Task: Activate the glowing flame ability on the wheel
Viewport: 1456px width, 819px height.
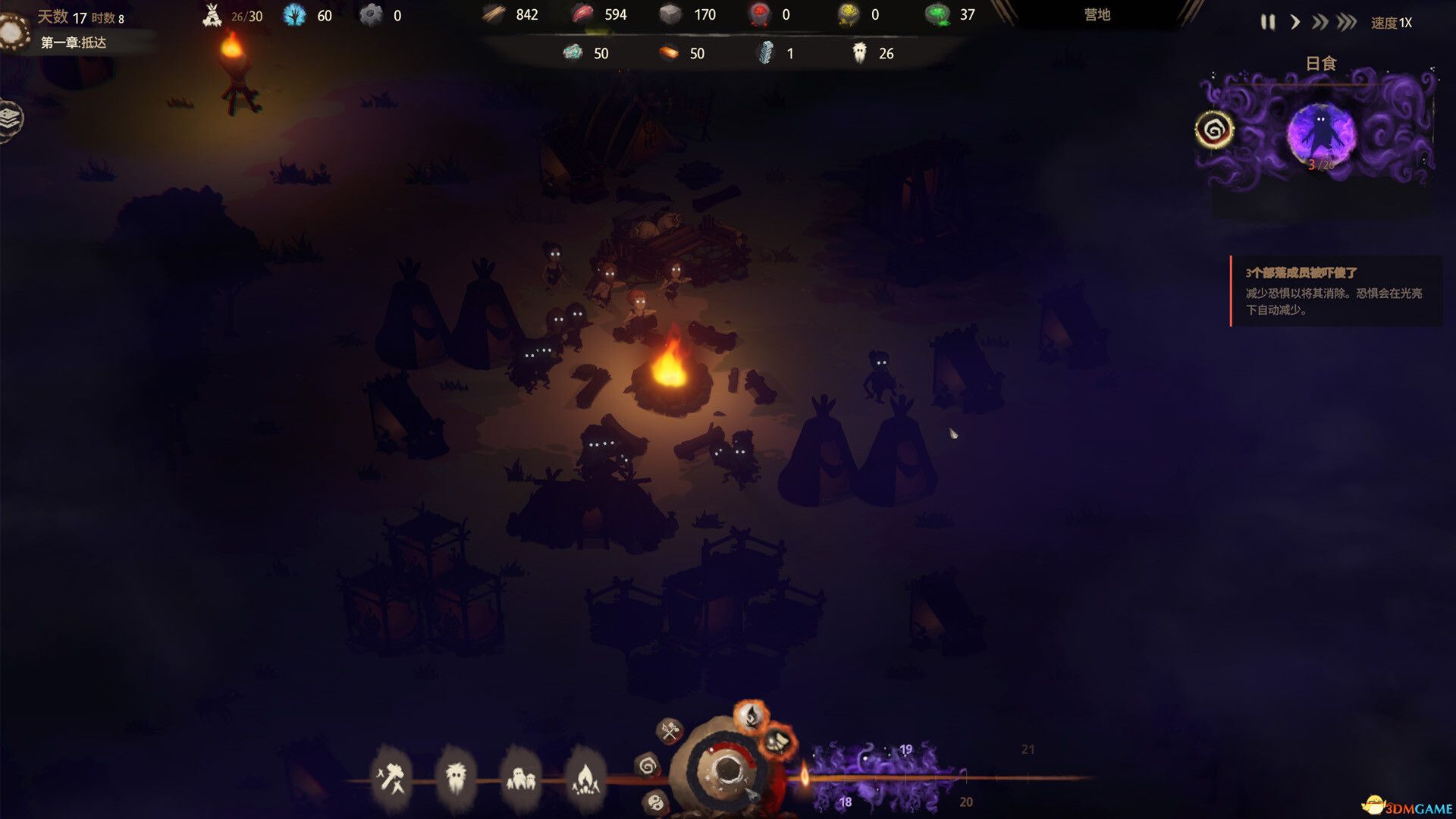Action: tap(751, 716)
